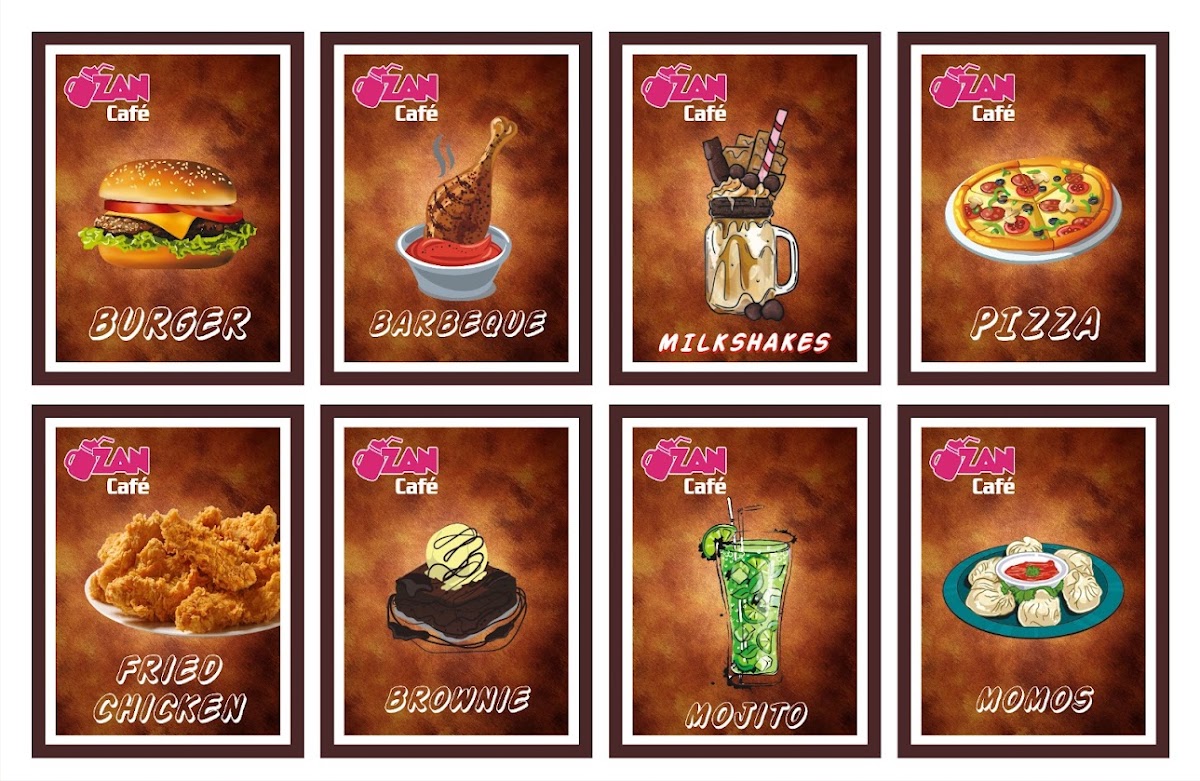This screenshot has width=1200, height=781.
Task: Select the Burger menu card
Action: click(168, 208)
